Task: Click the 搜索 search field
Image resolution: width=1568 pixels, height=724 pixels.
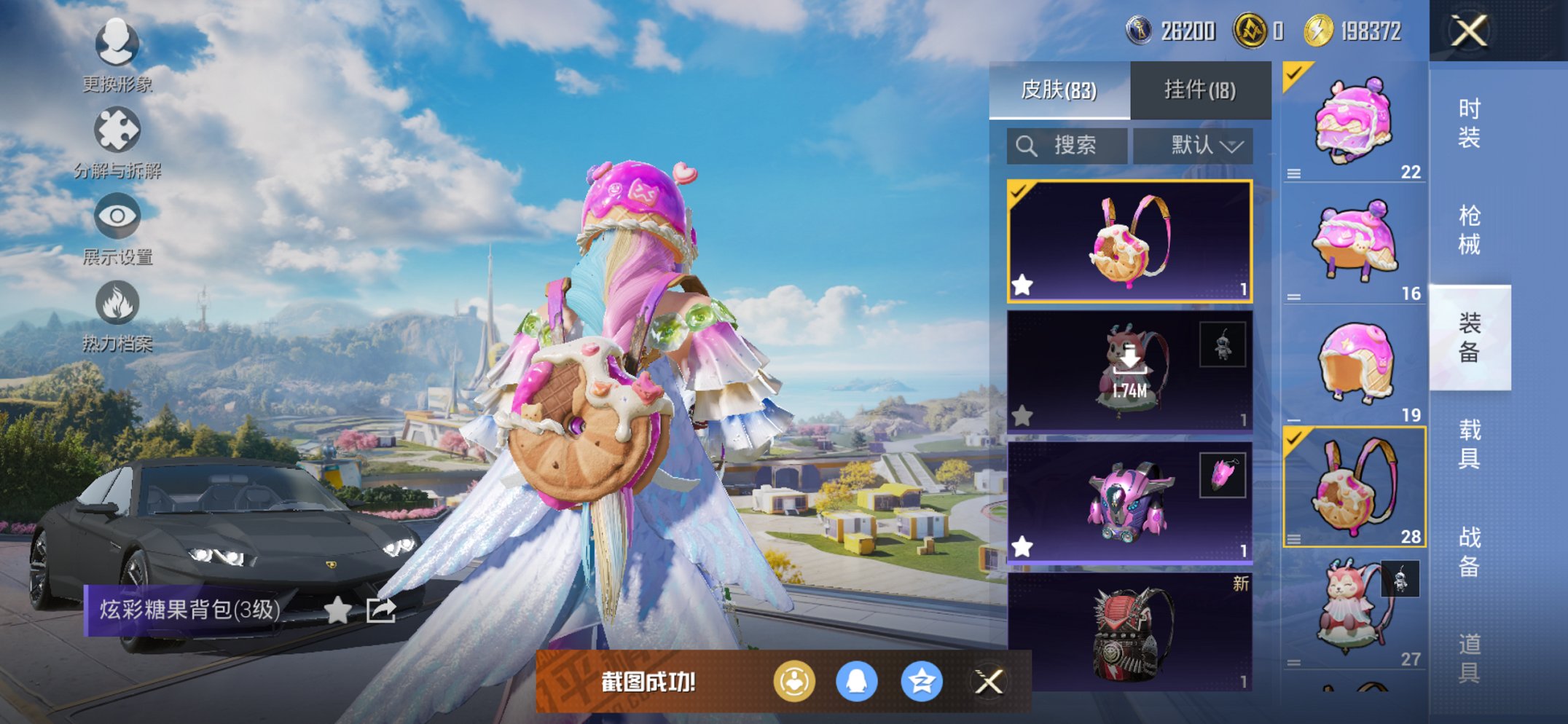Action: 1067,146
